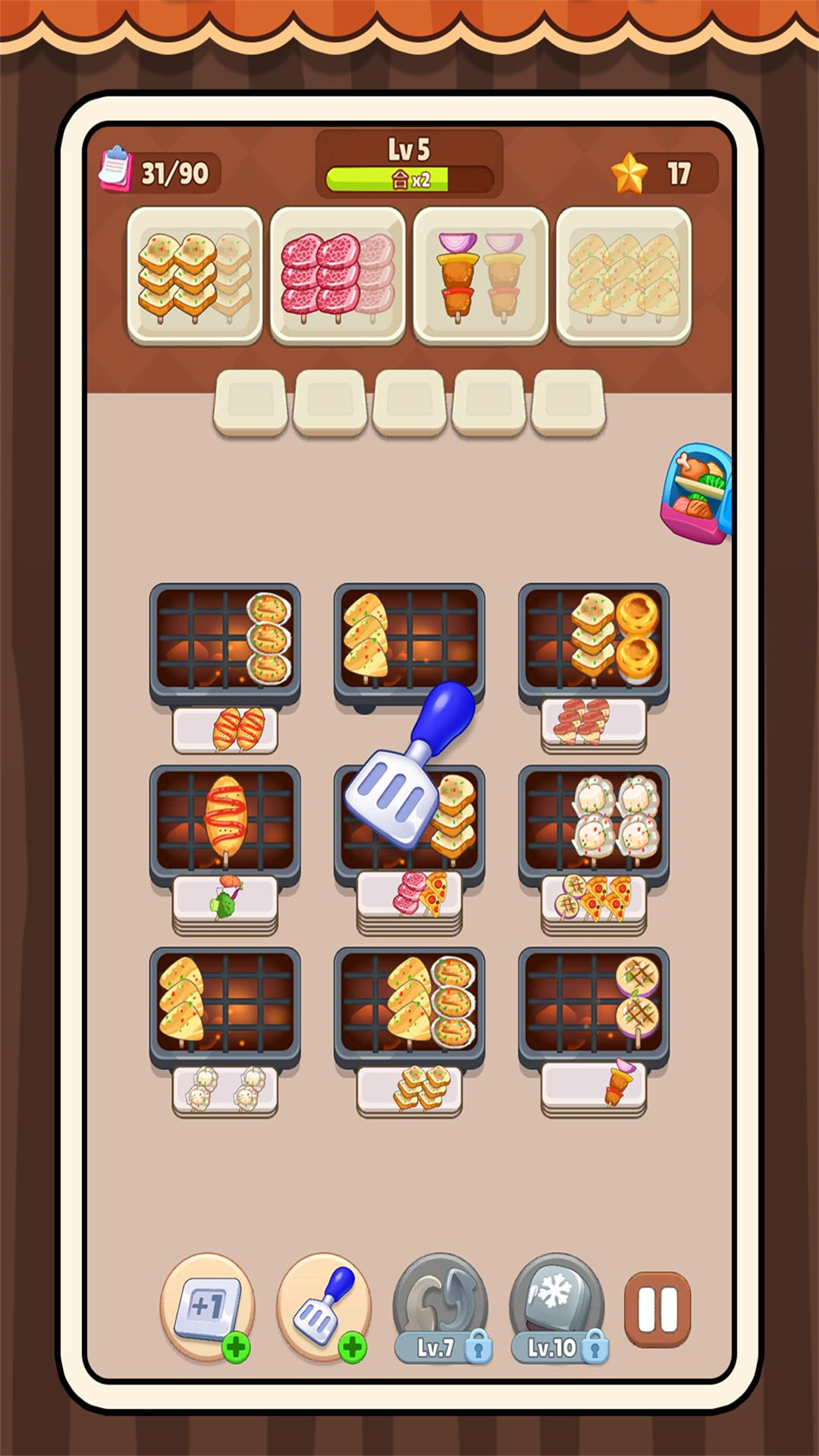
Task: Select the grill with toast and egg tarts
Action: pyautogui.click(x=594, y=640)
